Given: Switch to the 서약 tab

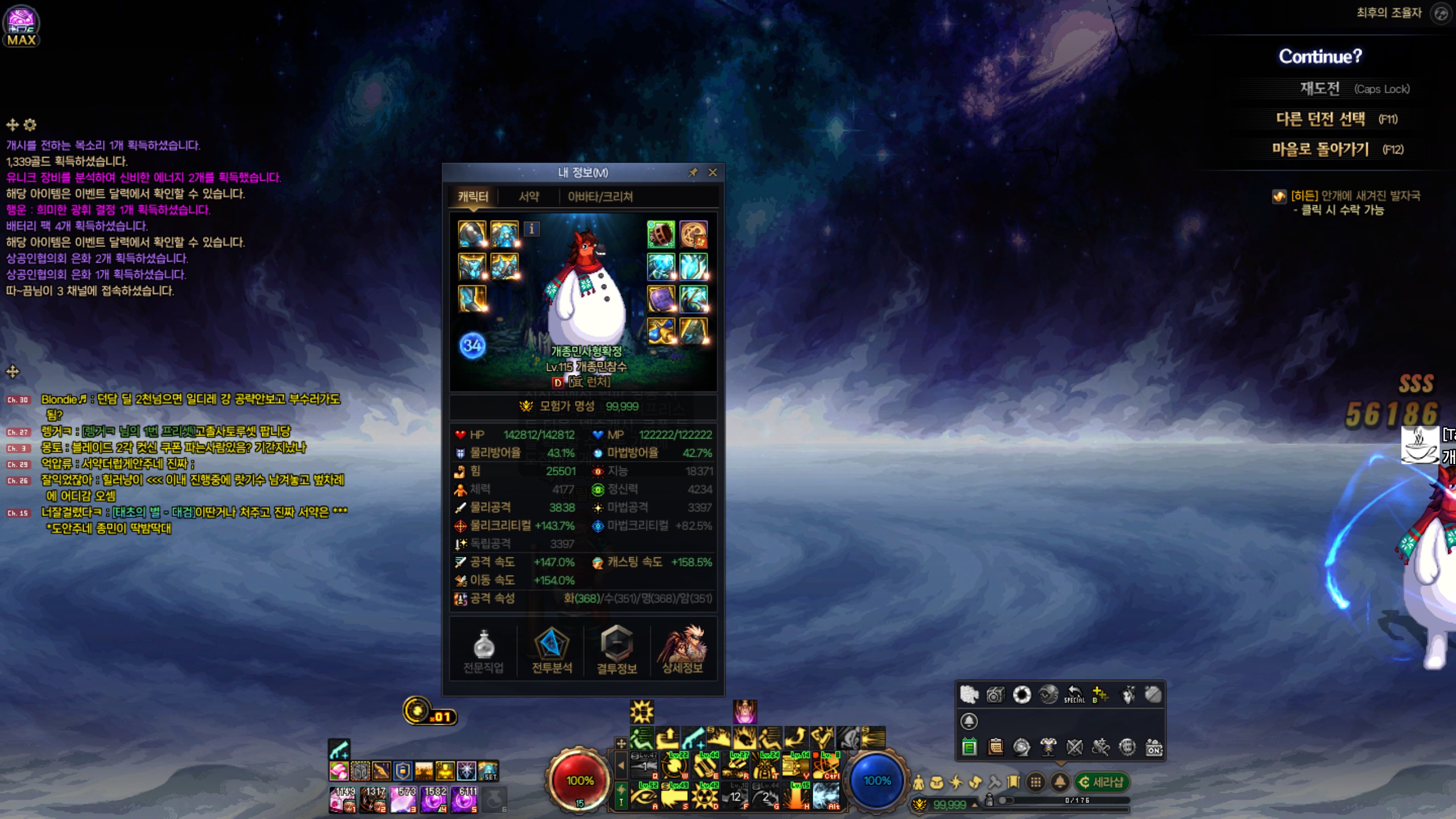Looking at the screenshot, I should pyautogui.click(x=528, y=197).
